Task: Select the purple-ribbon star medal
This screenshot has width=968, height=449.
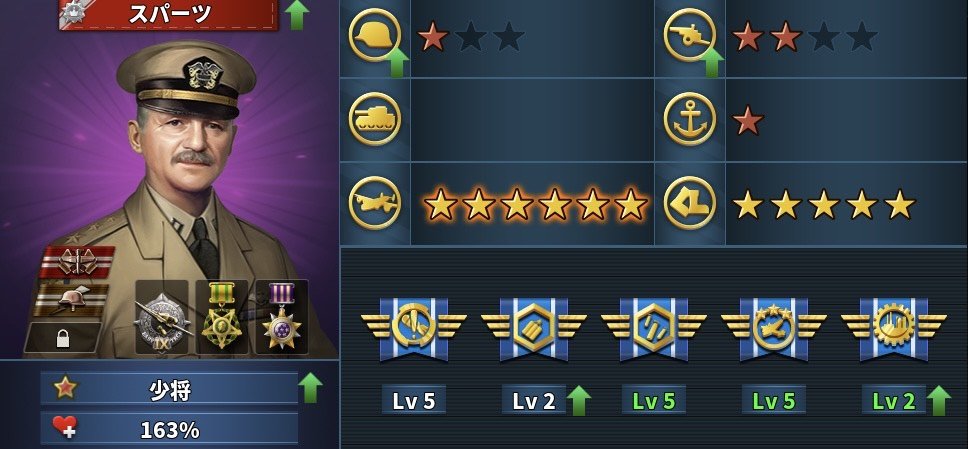Action: (x=281, y=317)
